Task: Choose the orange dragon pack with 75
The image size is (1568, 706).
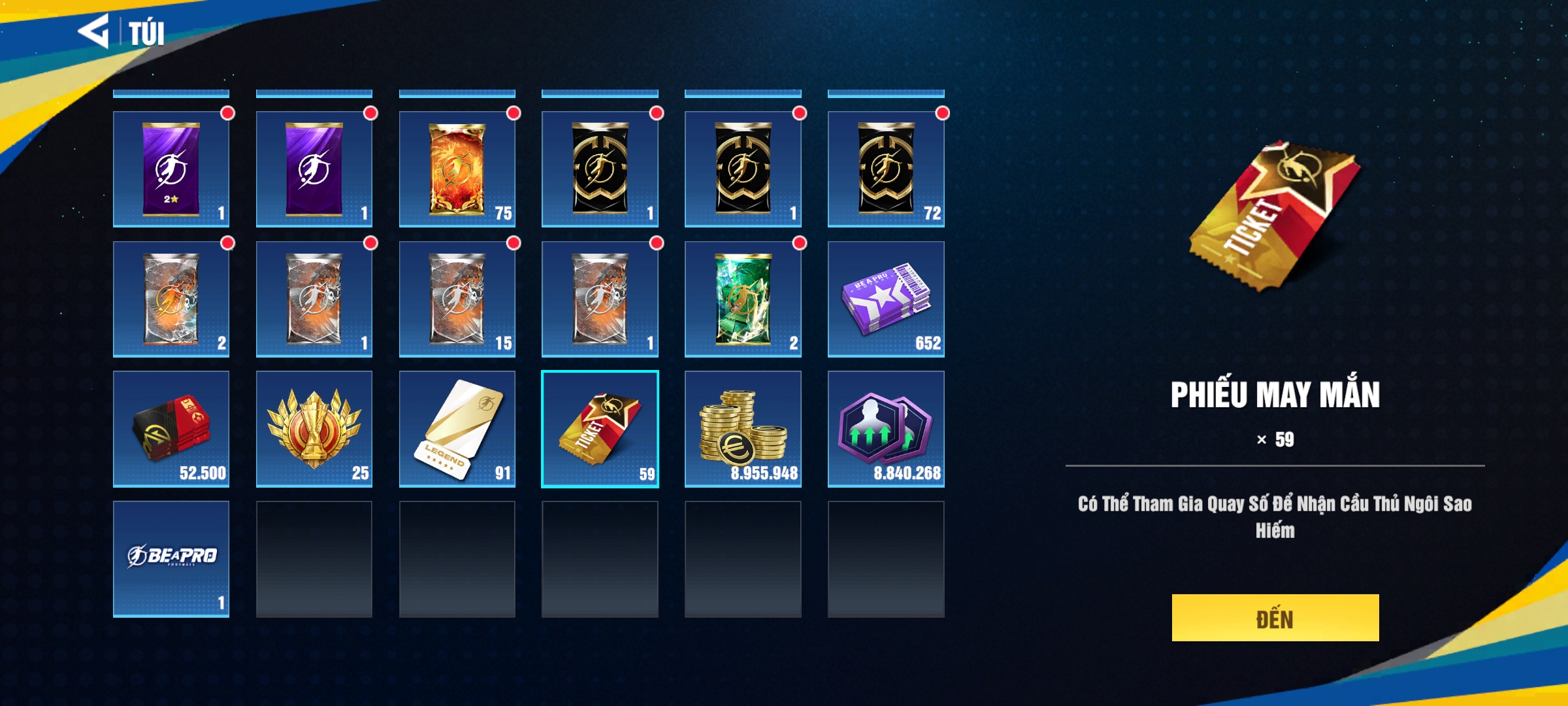Action: pyautogui.click(x=457, y=169)
